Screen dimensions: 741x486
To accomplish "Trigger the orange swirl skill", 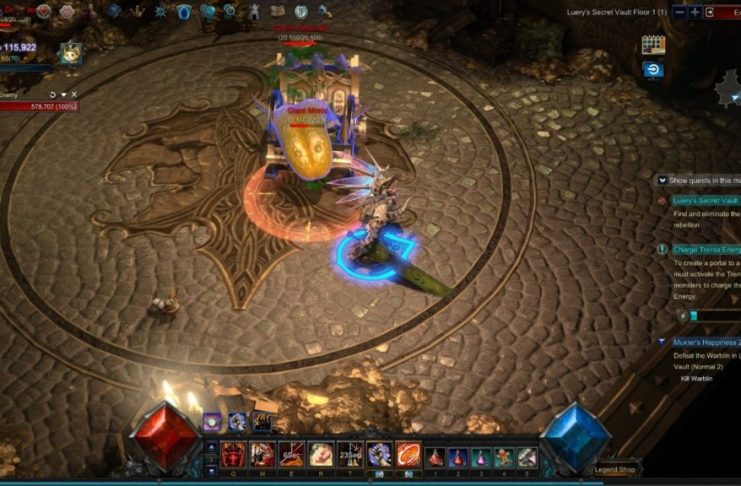I will click(x=407, y=455).
